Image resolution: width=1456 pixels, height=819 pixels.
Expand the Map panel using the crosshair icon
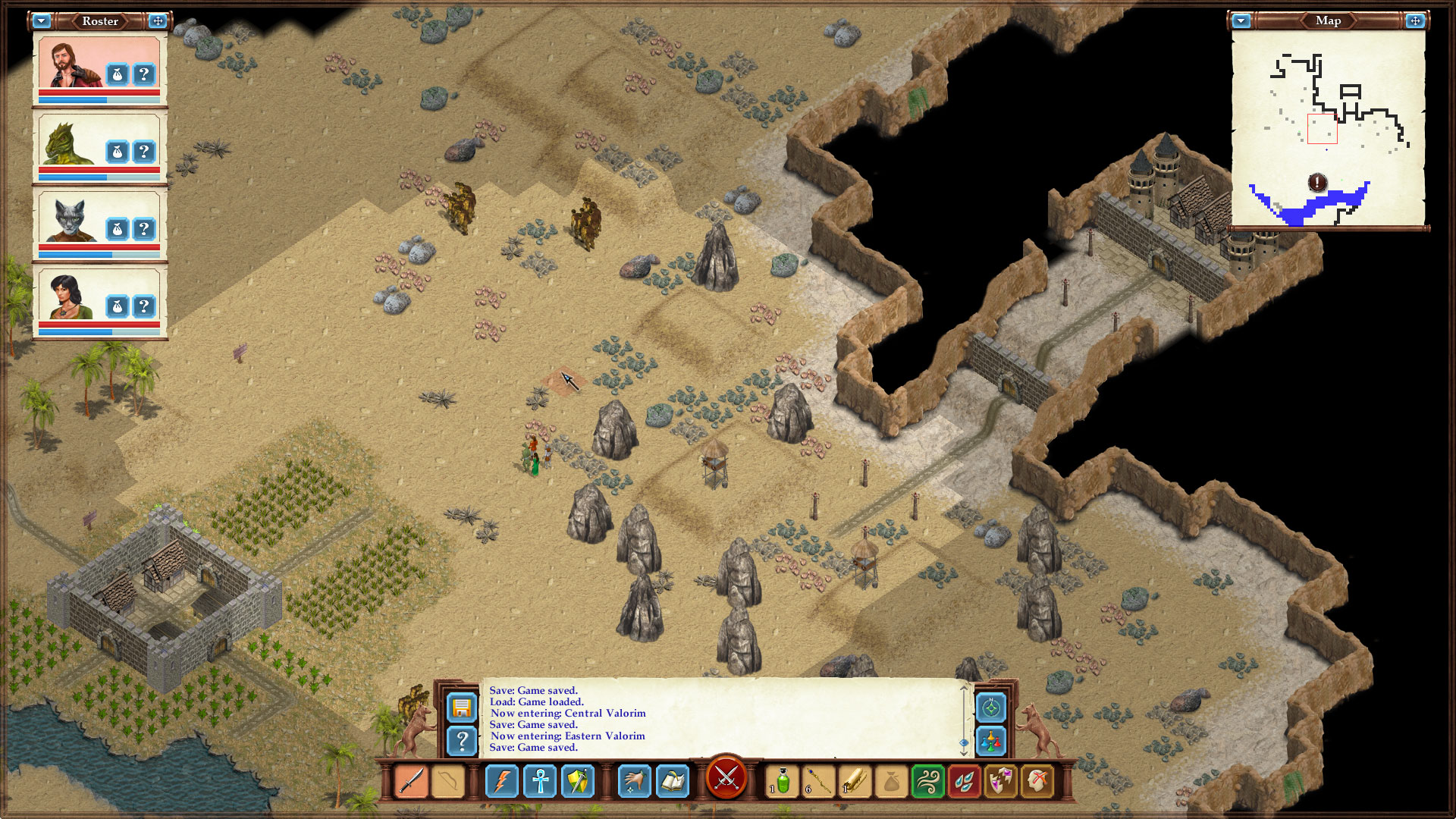[1417, 21]
